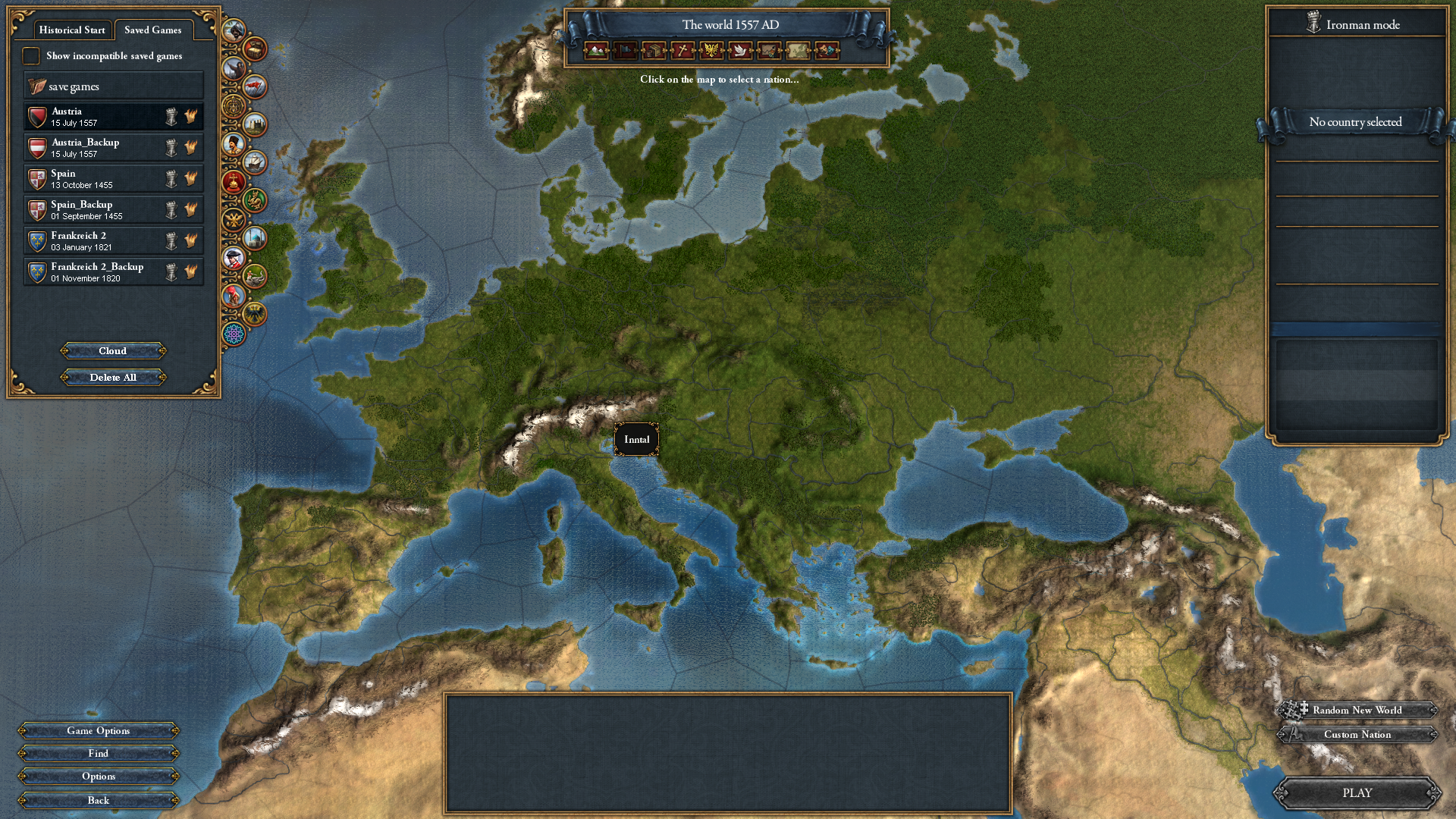
Task: Click the theater masks mapmode icon
Action: (x=827, y=52)
